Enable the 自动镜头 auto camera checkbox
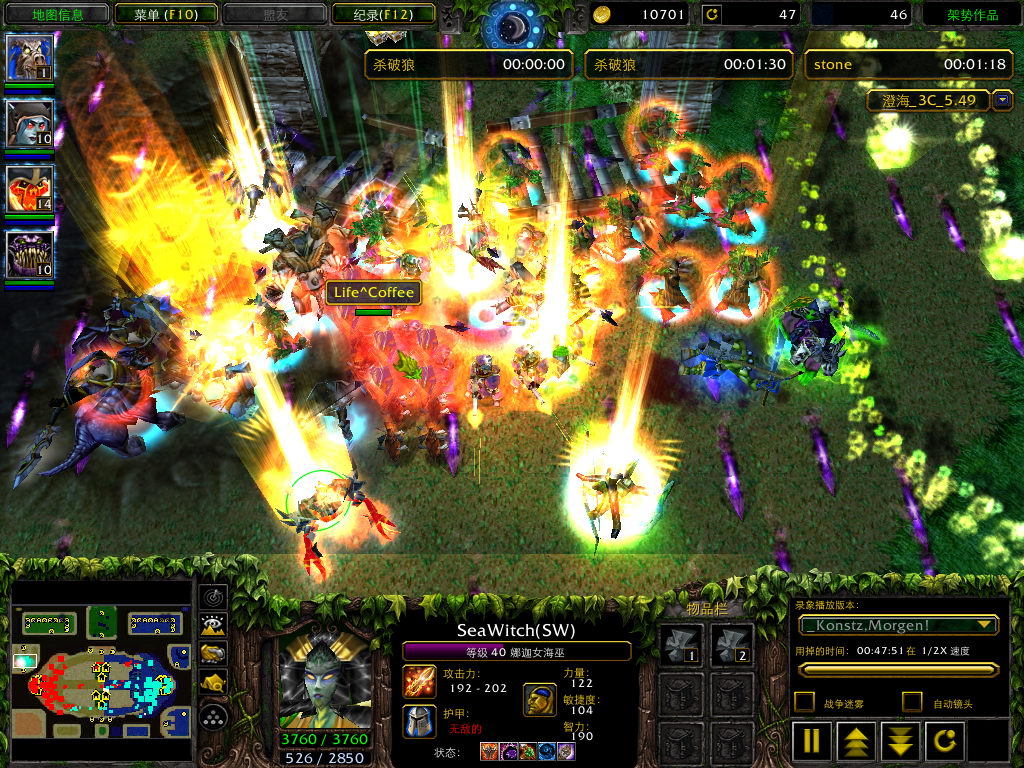The image size is (1024, 768). coord(911,702)
